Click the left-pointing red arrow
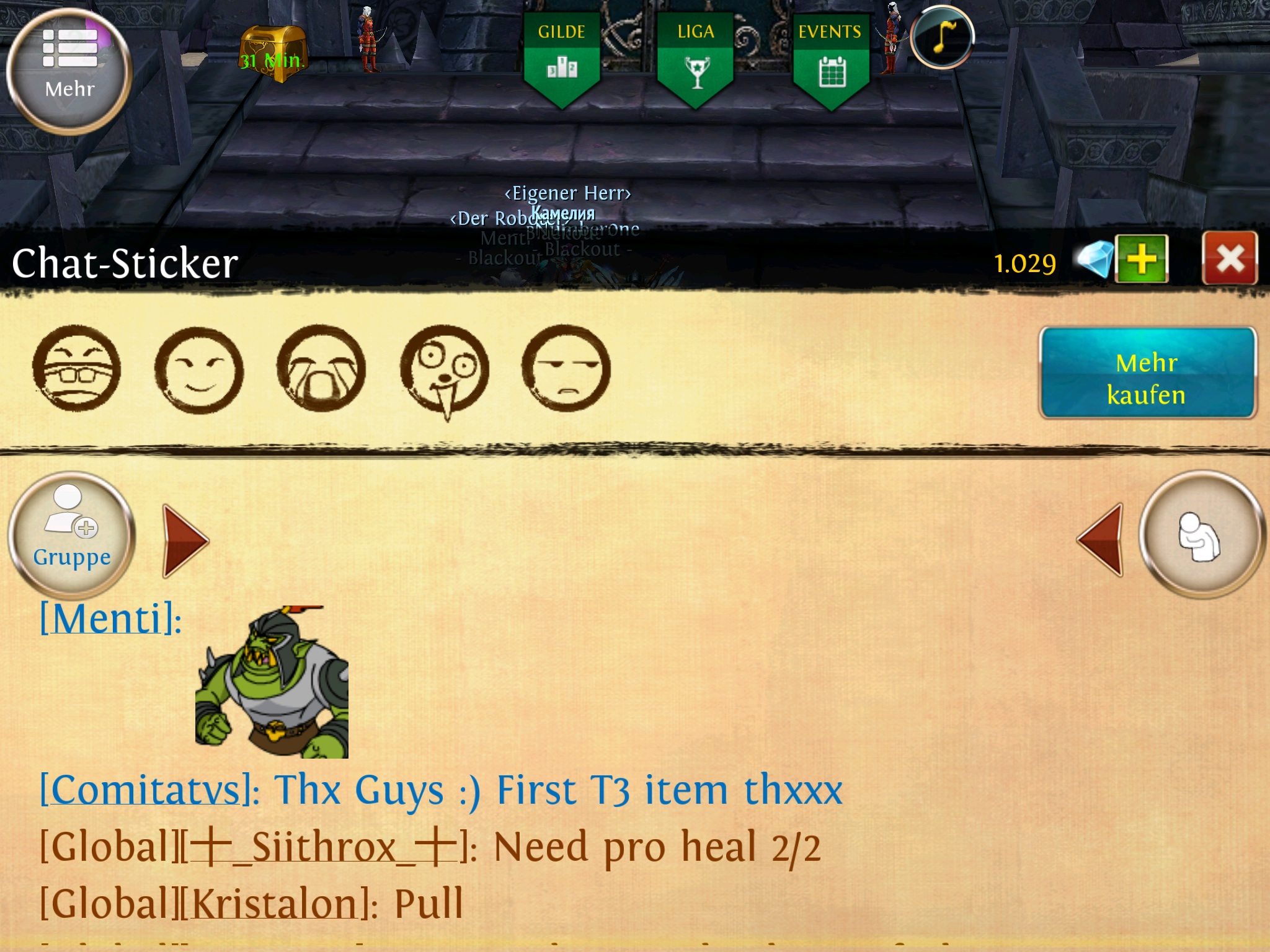1270x952 pixels. point(1101,539)
